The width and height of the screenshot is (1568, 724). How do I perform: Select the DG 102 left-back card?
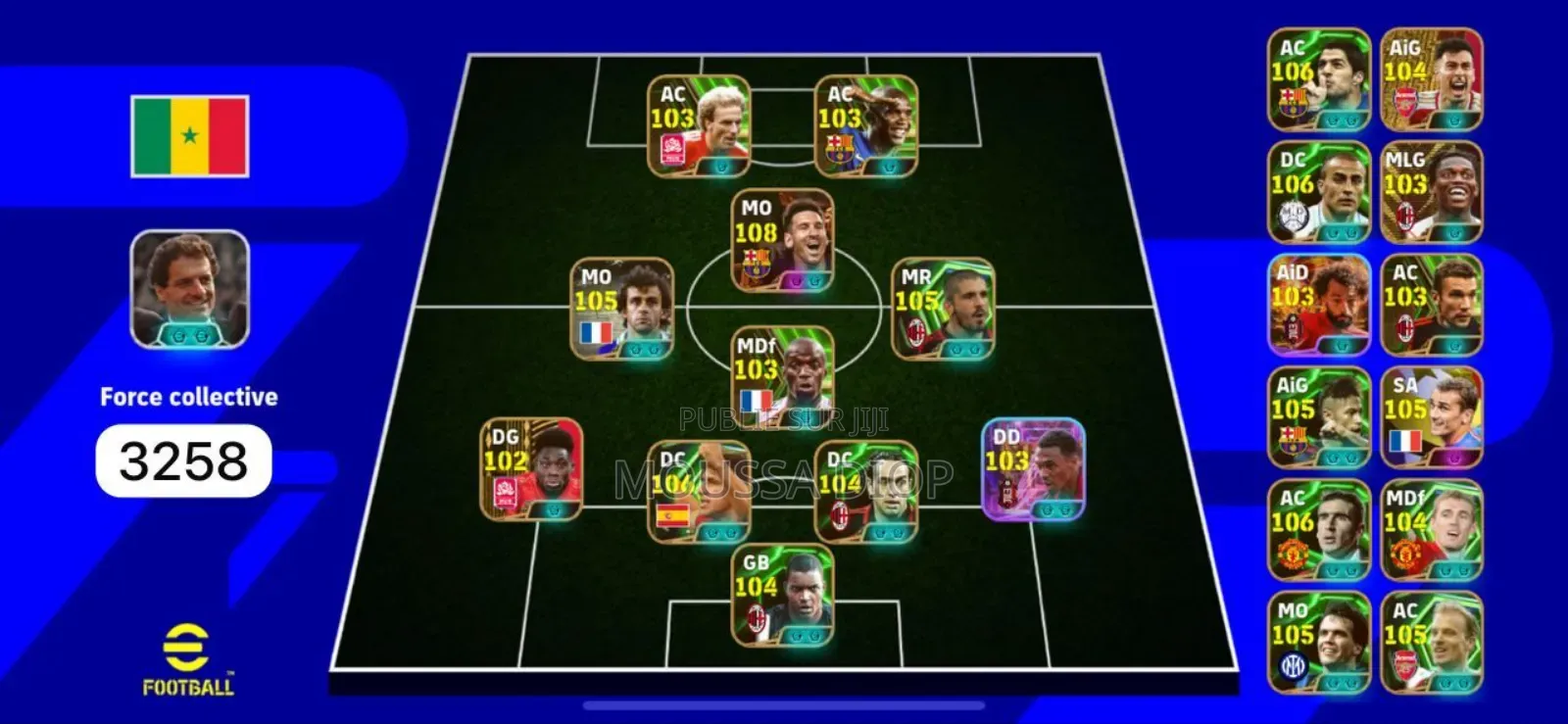pyautogui.click(x=531, y=468)
